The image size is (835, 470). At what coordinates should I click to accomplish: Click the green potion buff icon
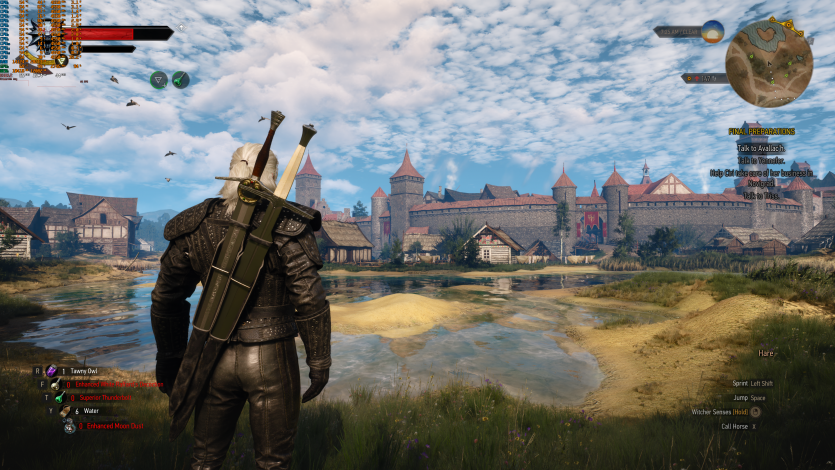pos(180,79)
